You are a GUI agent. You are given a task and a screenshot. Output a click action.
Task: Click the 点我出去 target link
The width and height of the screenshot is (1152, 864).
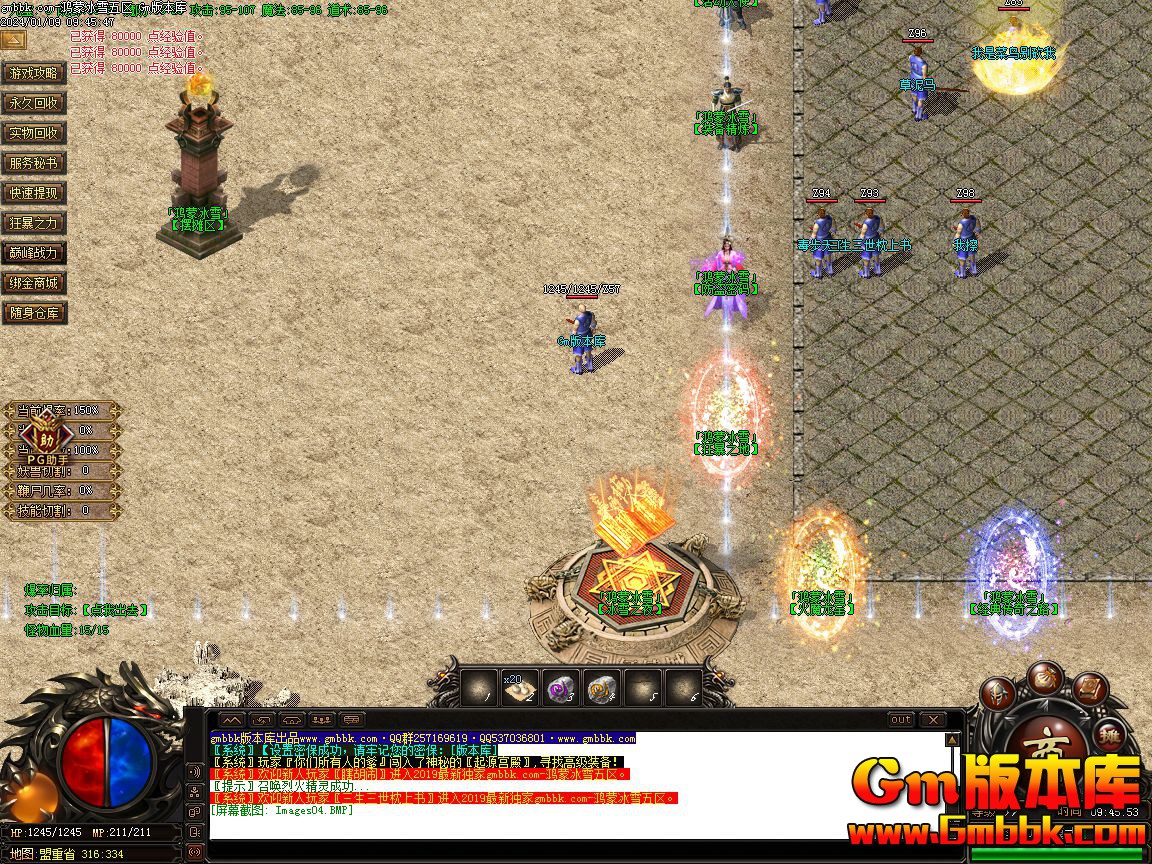click(114, 609)
